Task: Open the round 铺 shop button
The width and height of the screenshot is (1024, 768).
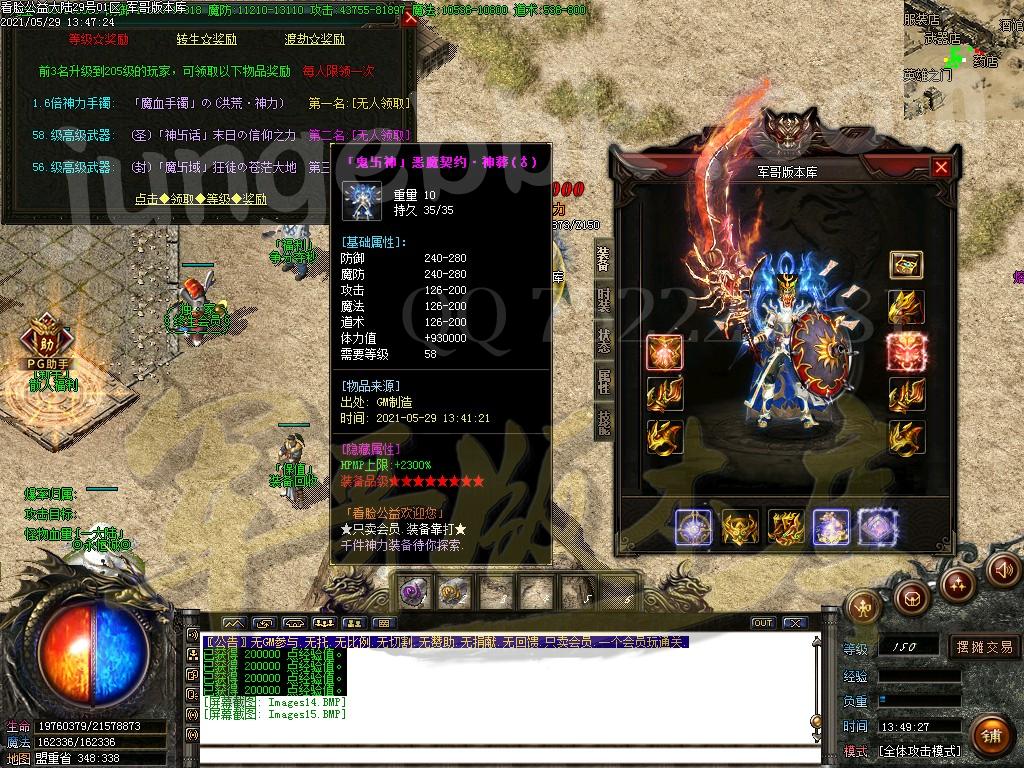Action: point(990,736)
